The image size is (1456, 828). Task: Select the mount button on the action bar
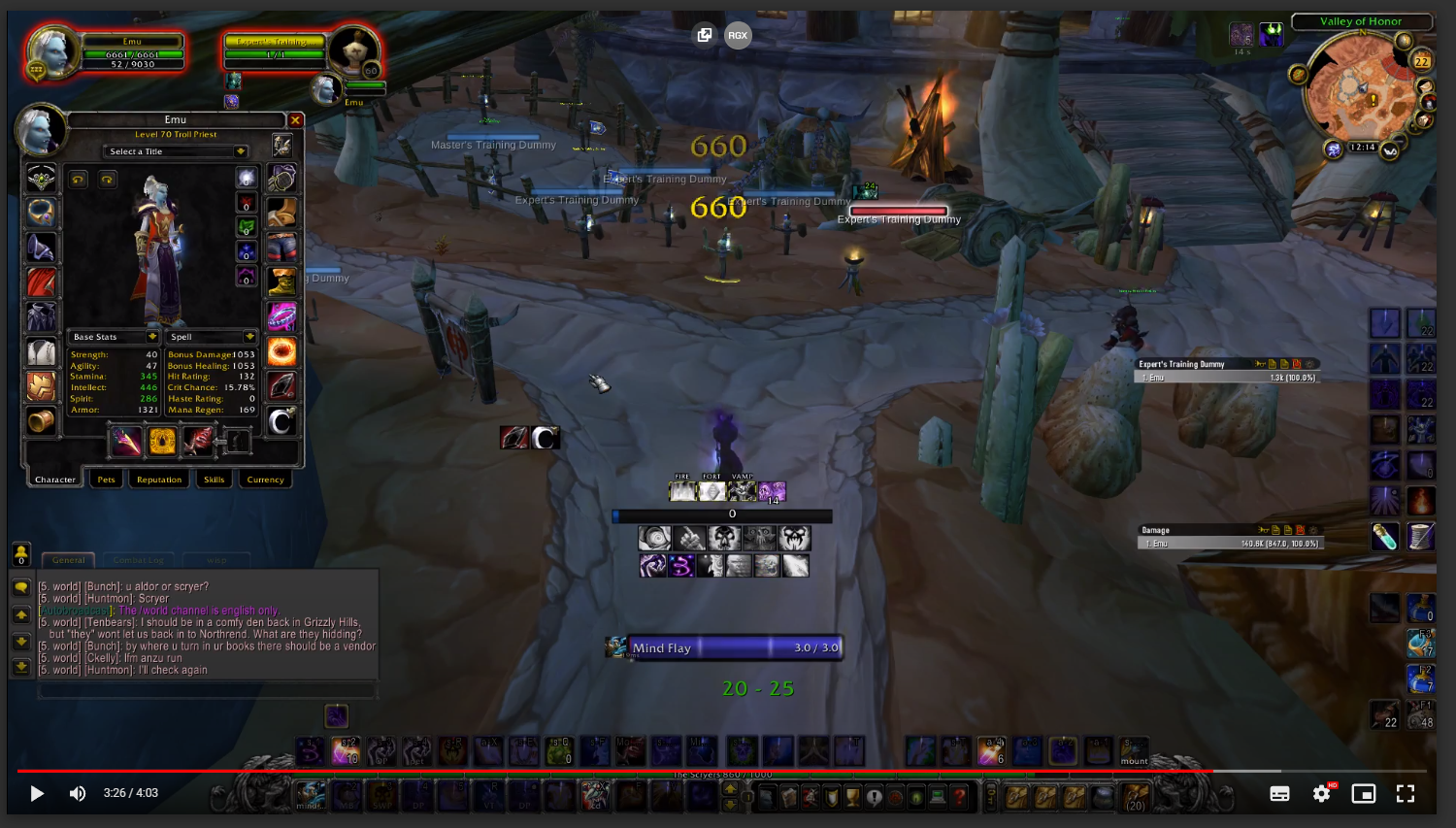(1134, 750)
